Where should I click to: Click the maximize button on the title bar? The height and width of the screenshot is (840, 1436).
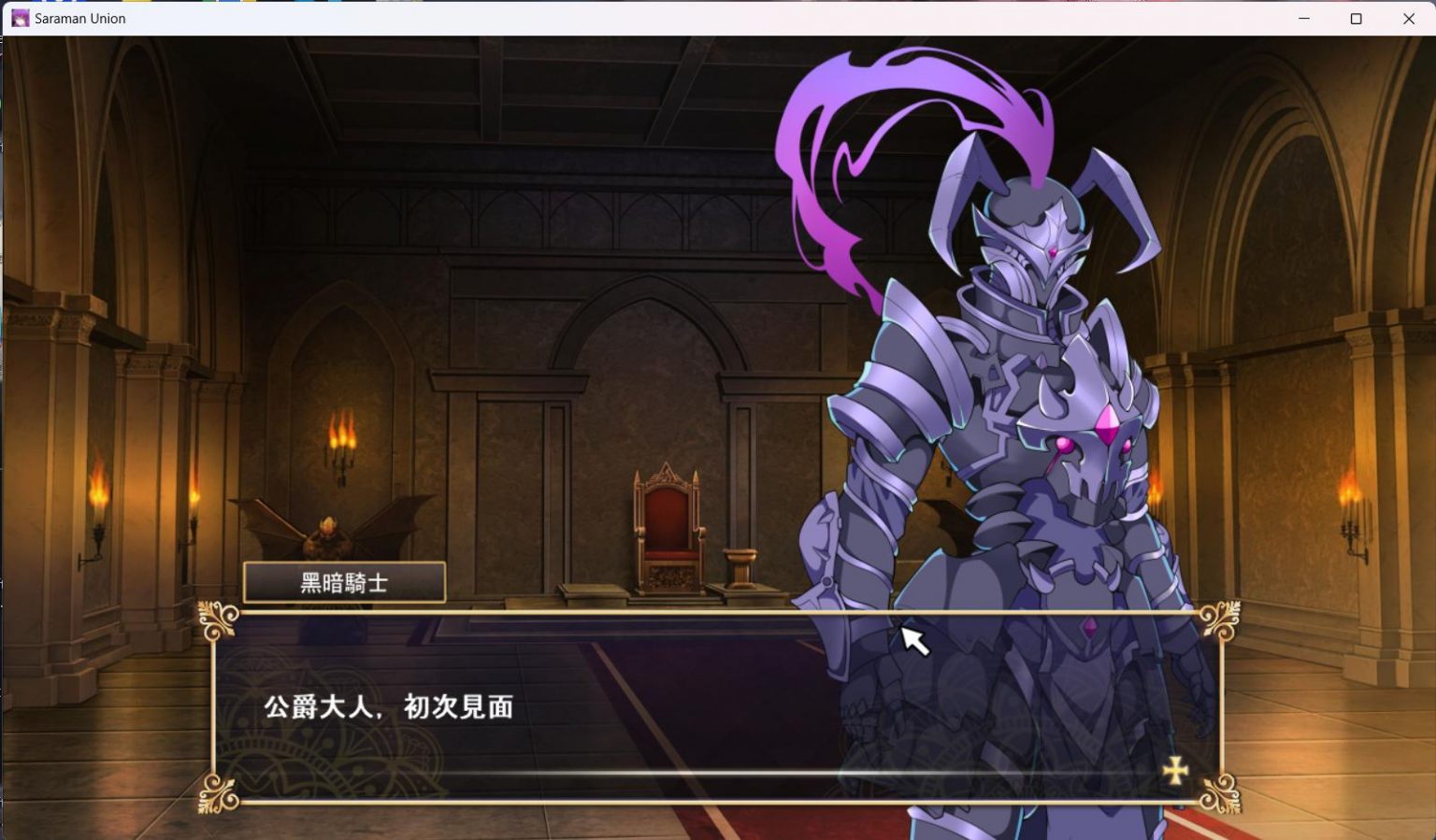[x=1356, y=18]
